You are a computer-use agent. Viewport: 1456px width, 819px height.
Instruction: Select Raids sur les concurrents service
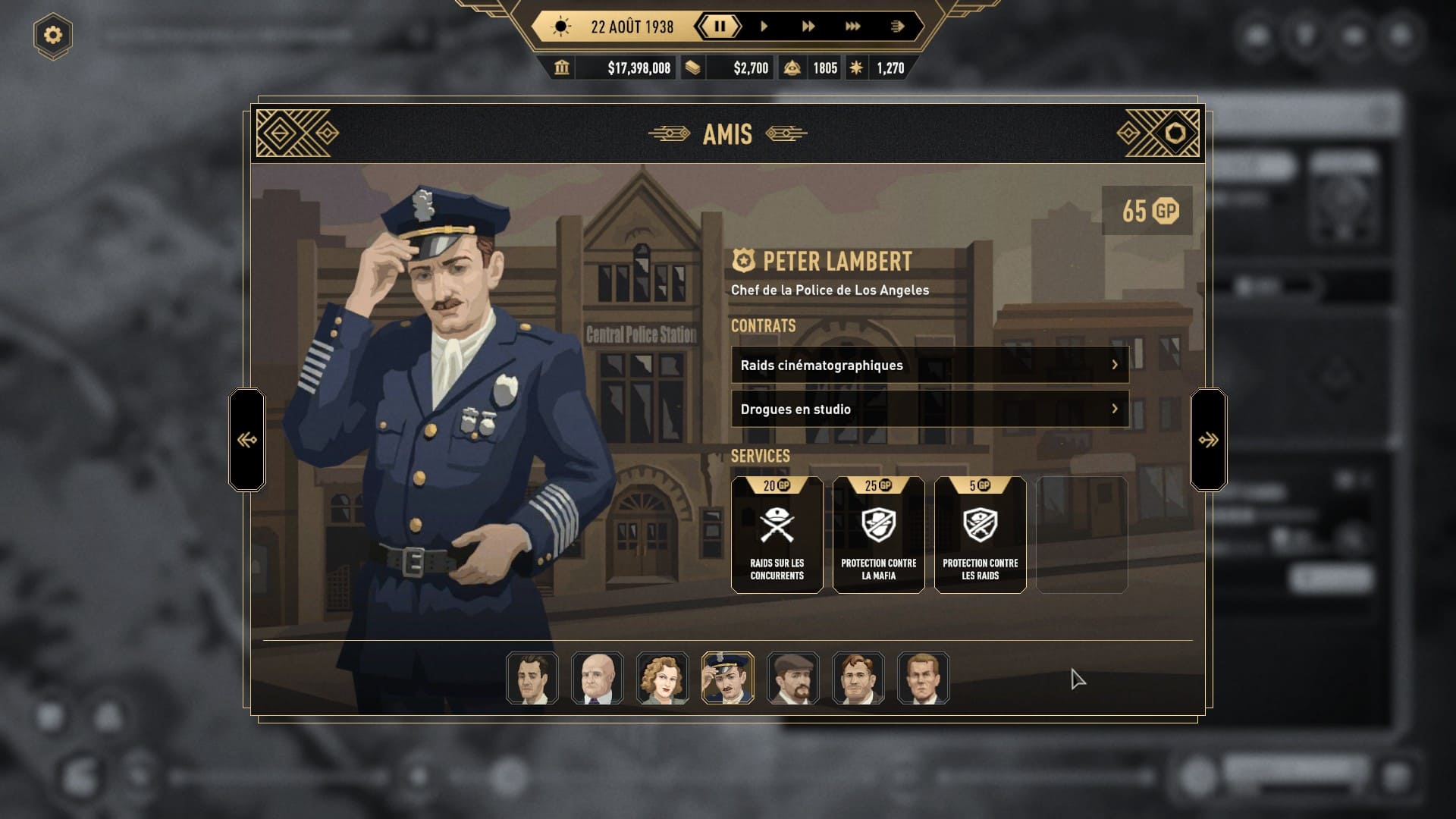click(777, 535)
